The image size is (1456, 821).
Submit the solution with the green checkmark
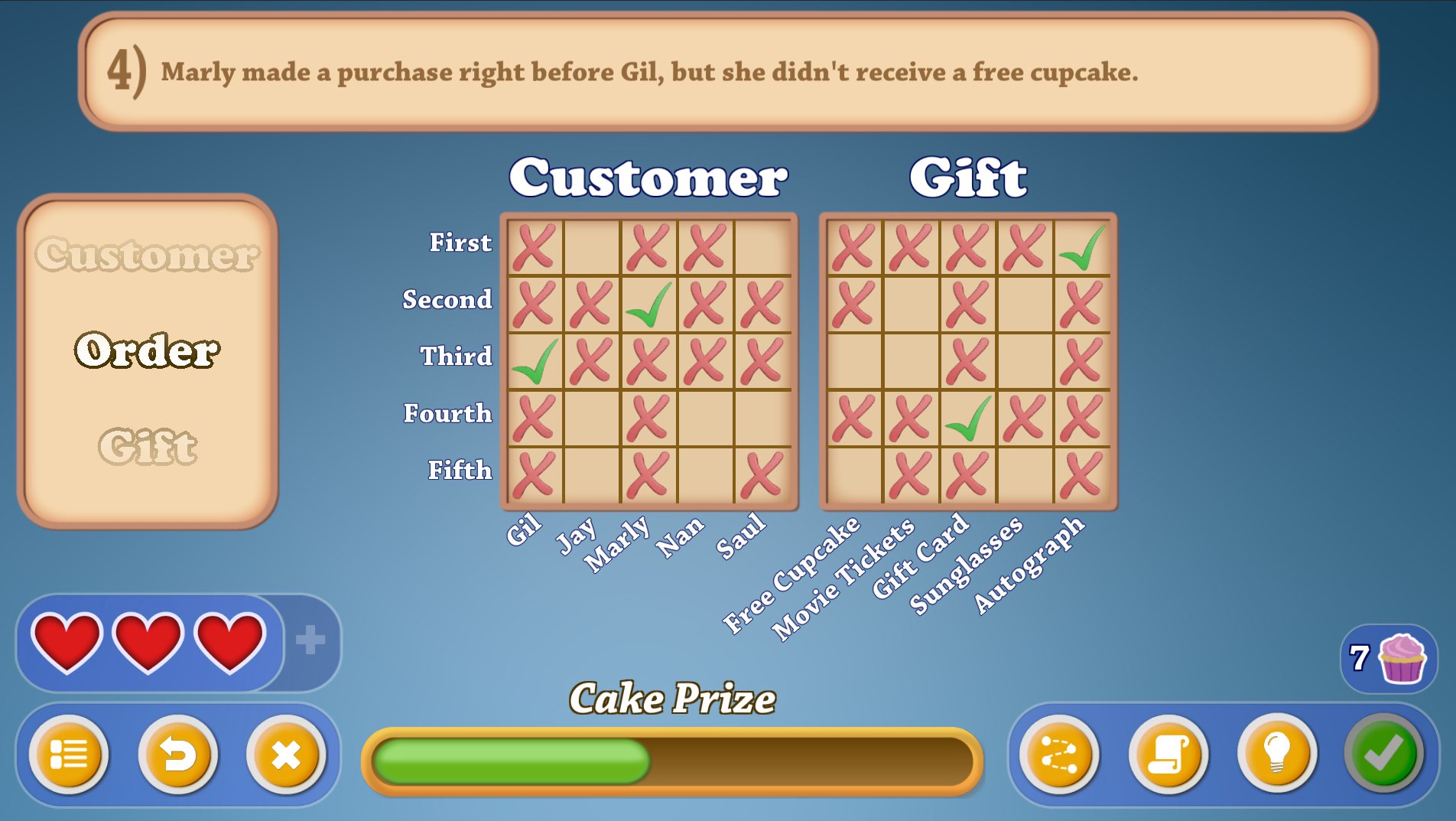(x=1384, y=756)
